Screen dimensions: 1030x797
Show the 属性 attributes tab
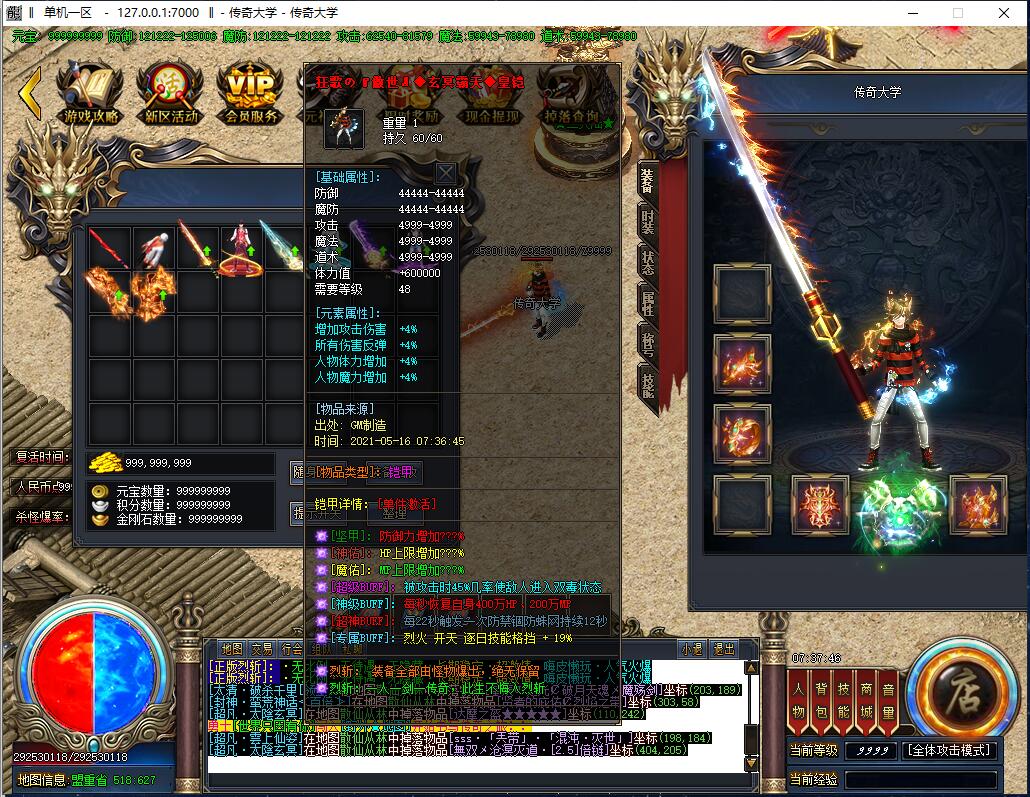pos(647,304)
